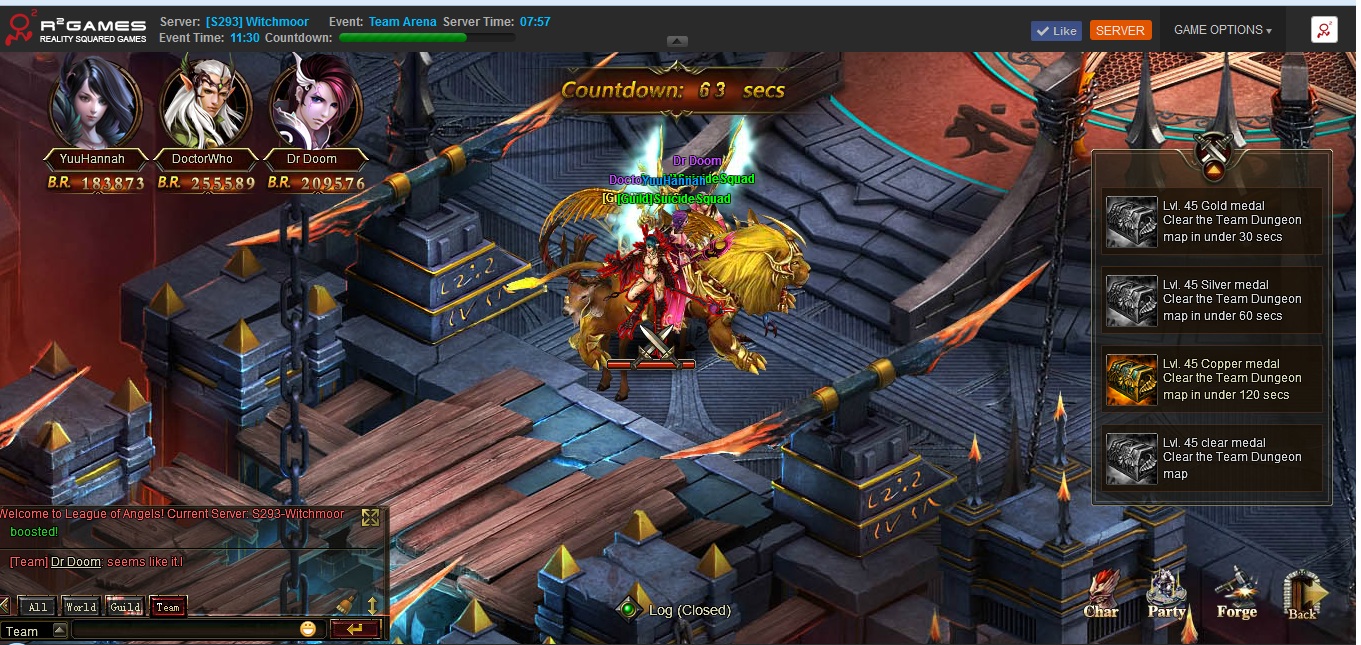Open the Team chat channel dropdown
Viewport: 1361px width, 645px height.
pos(59,630)
